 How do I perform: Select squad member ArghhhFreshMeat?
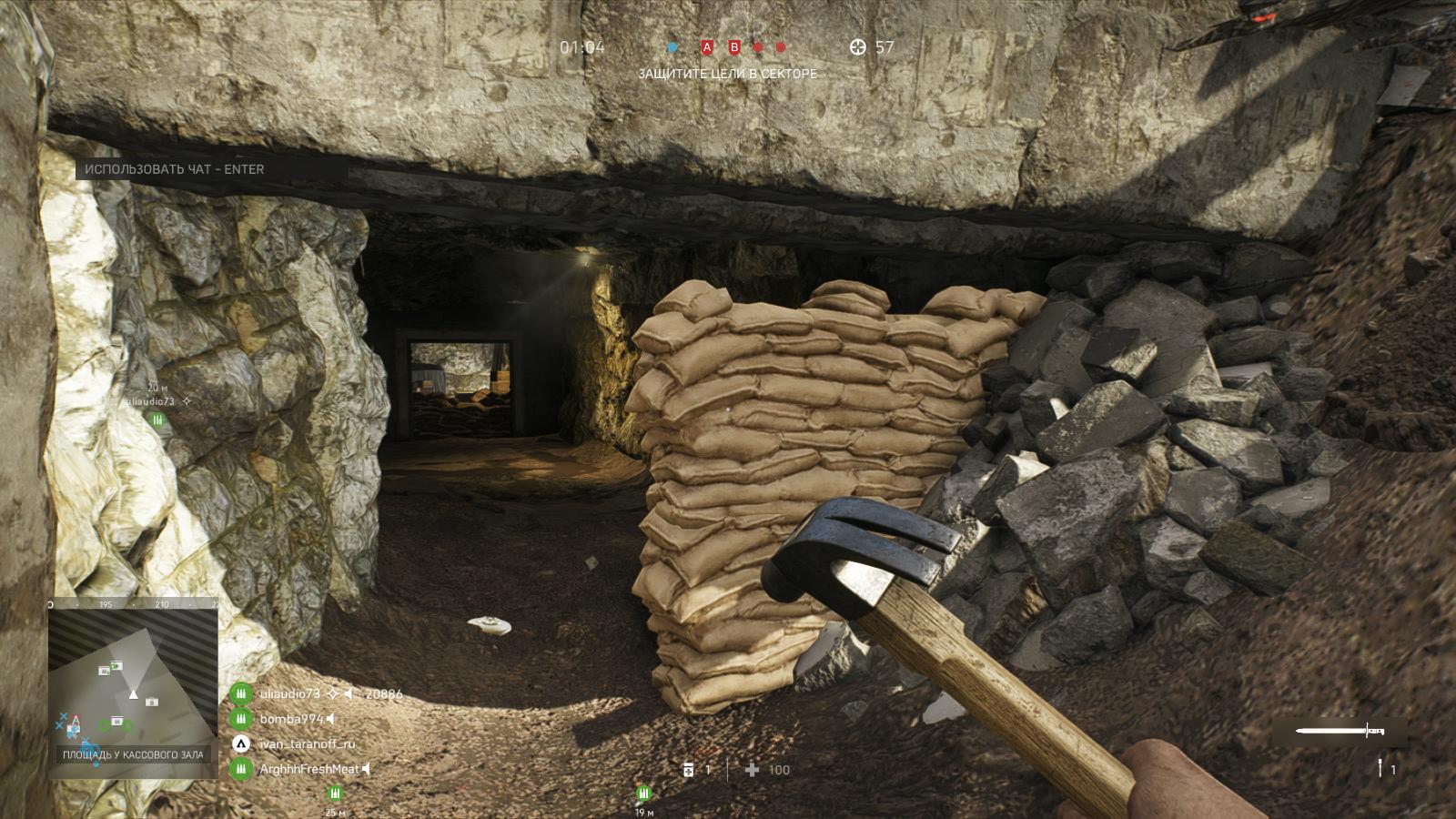click(x=309, y=769)
